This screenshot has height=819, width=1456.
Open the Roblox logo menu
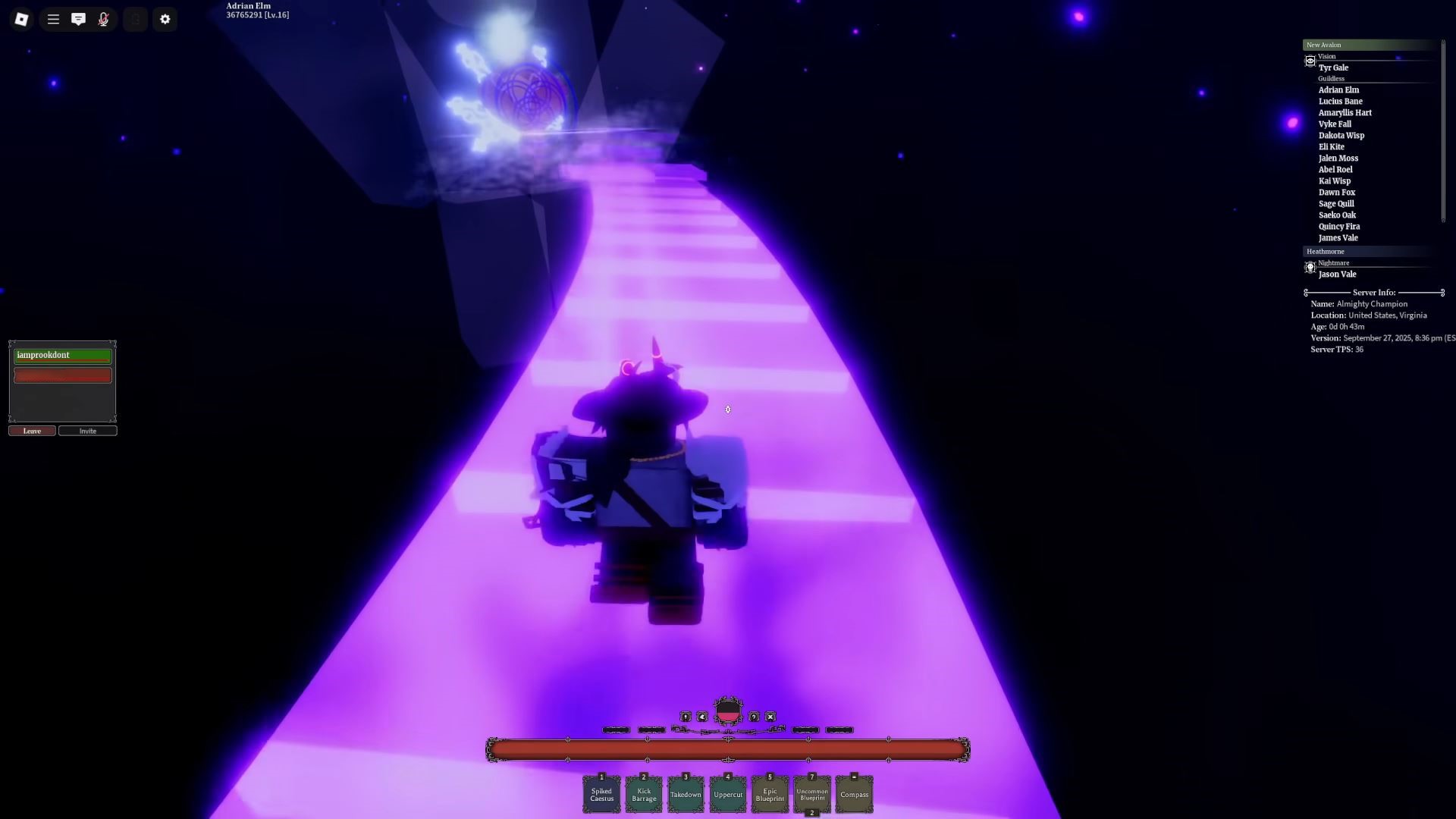[21, 19]
